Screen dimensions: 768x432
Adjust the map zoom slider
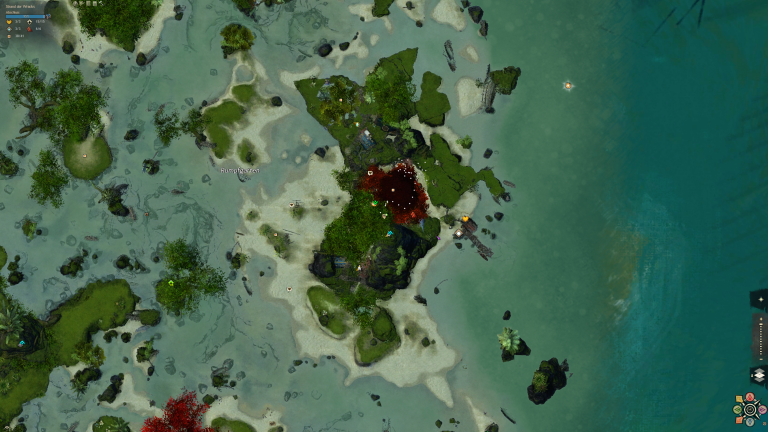pos(759,337)
